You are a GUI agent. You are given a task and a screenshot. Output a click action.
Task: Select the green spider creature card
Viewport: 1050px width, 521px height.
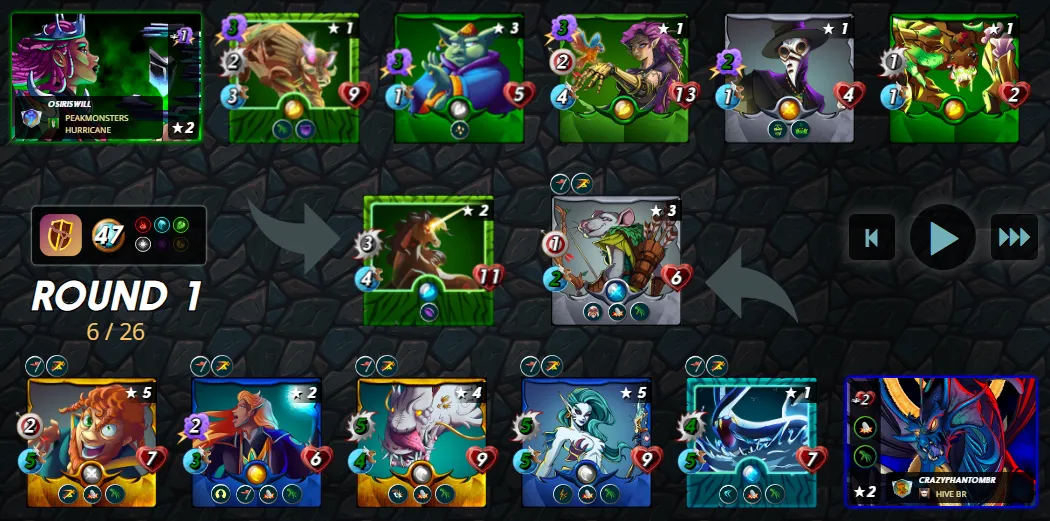pyautogui.click(x=953, y=77)
